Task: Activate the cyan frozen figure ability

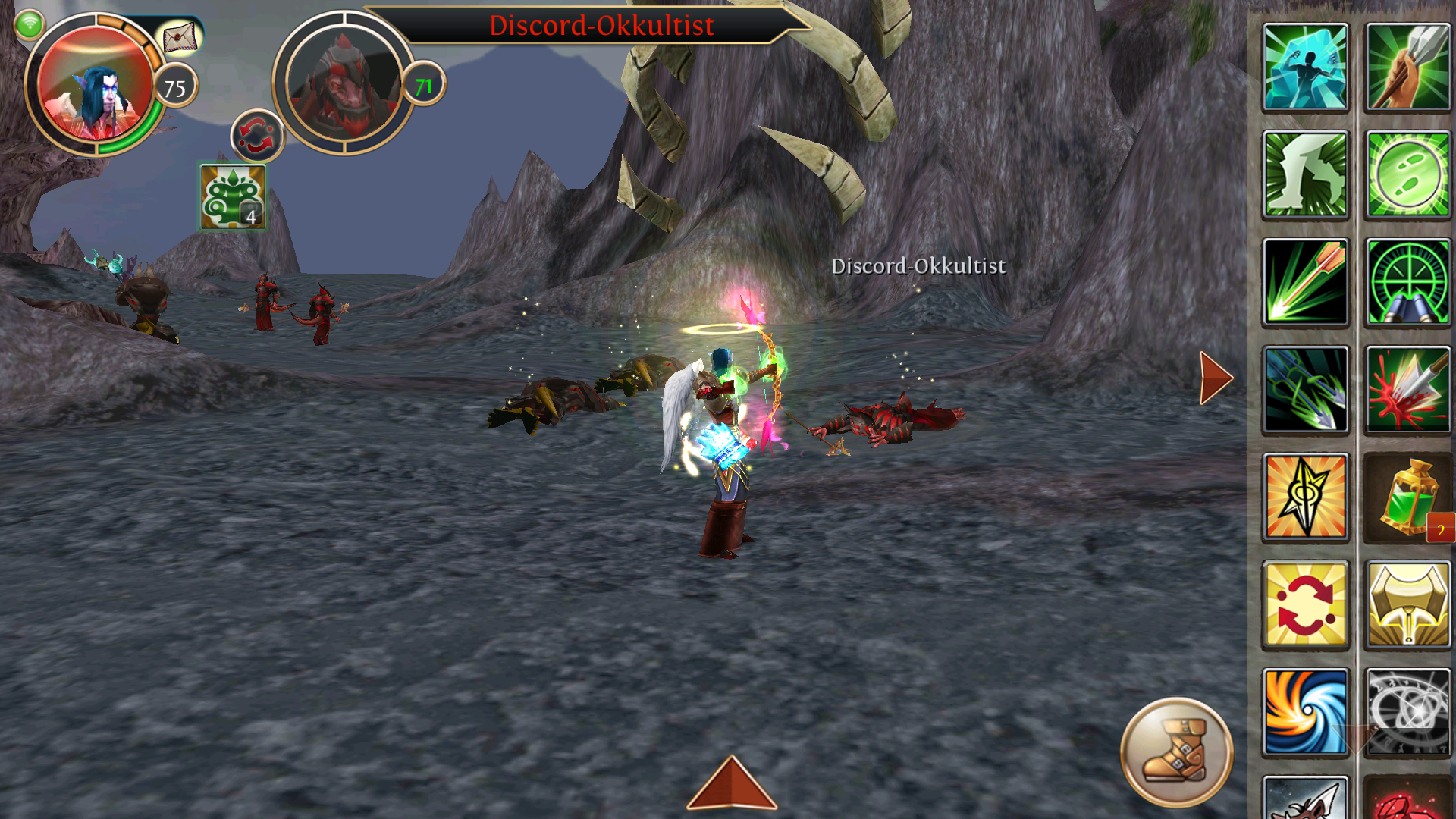Action: pyautogui.click(x=1305, y=67)
